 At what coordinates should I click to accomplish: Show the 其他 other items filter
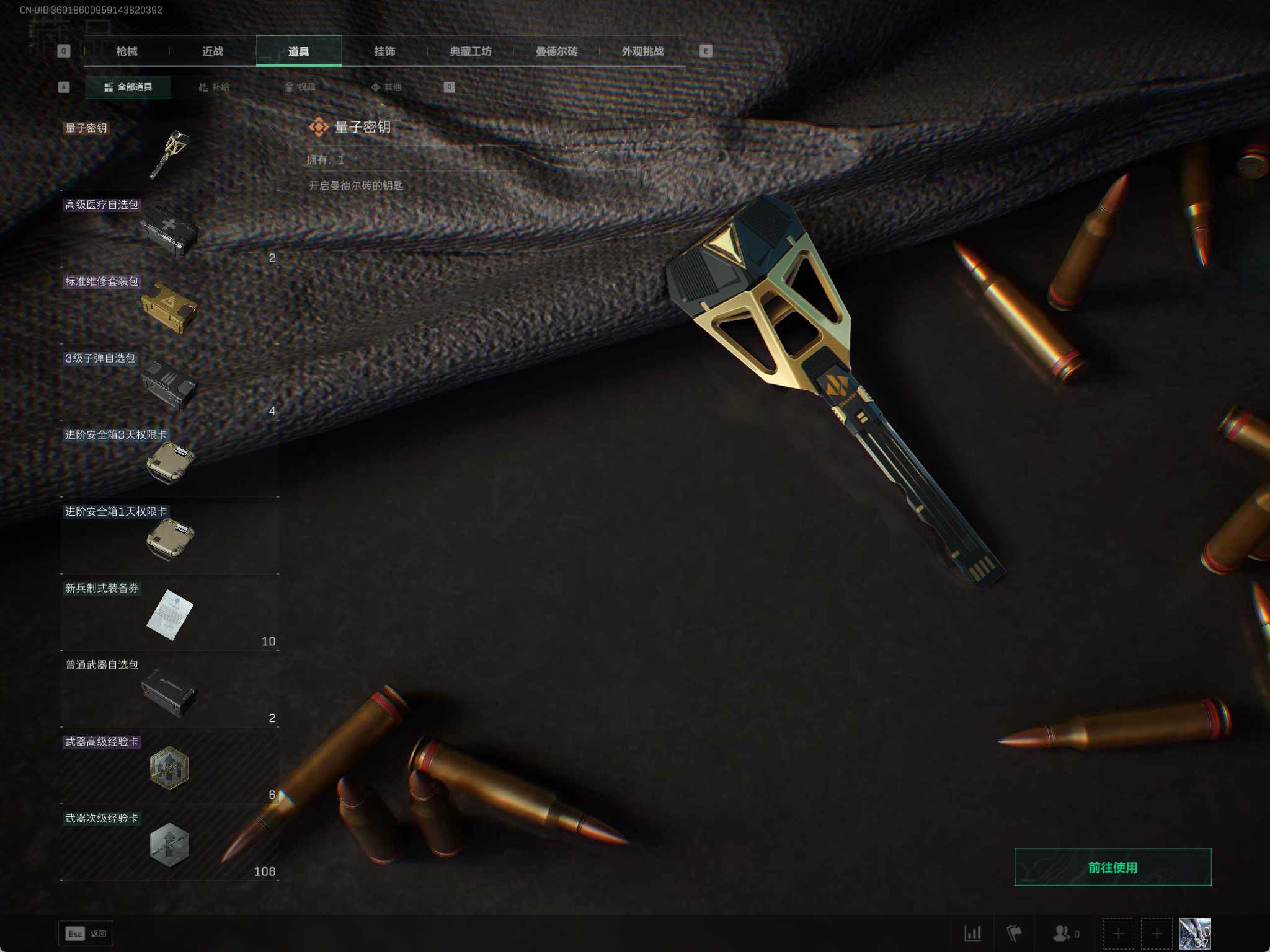point(386,87)
